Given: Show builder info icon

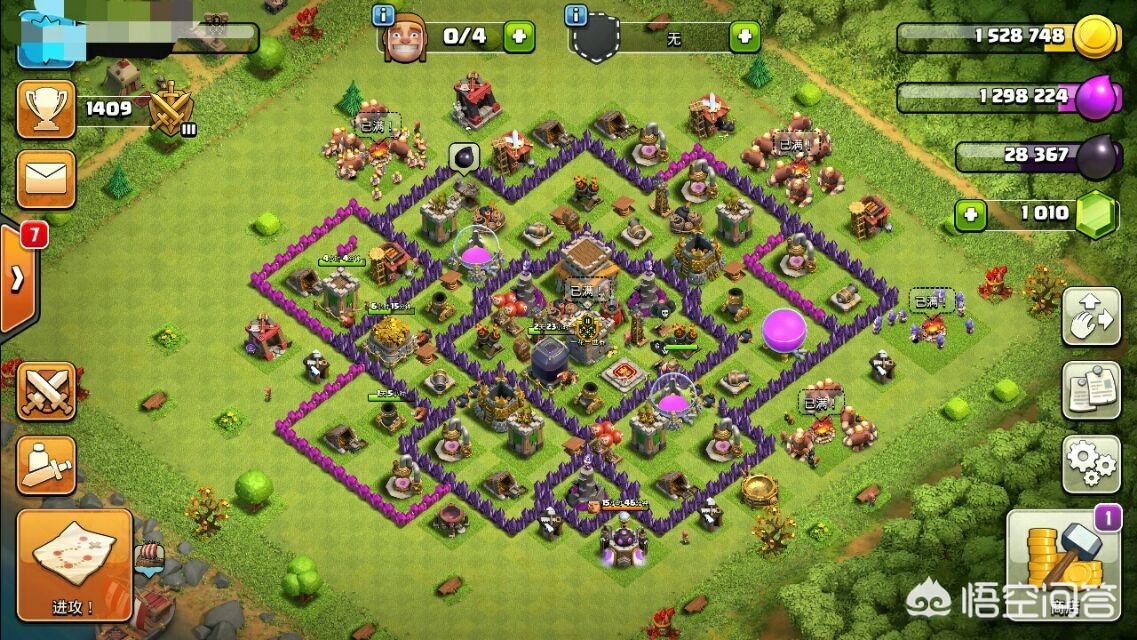Looking at the screenshot, I should [x=382, y=15].
